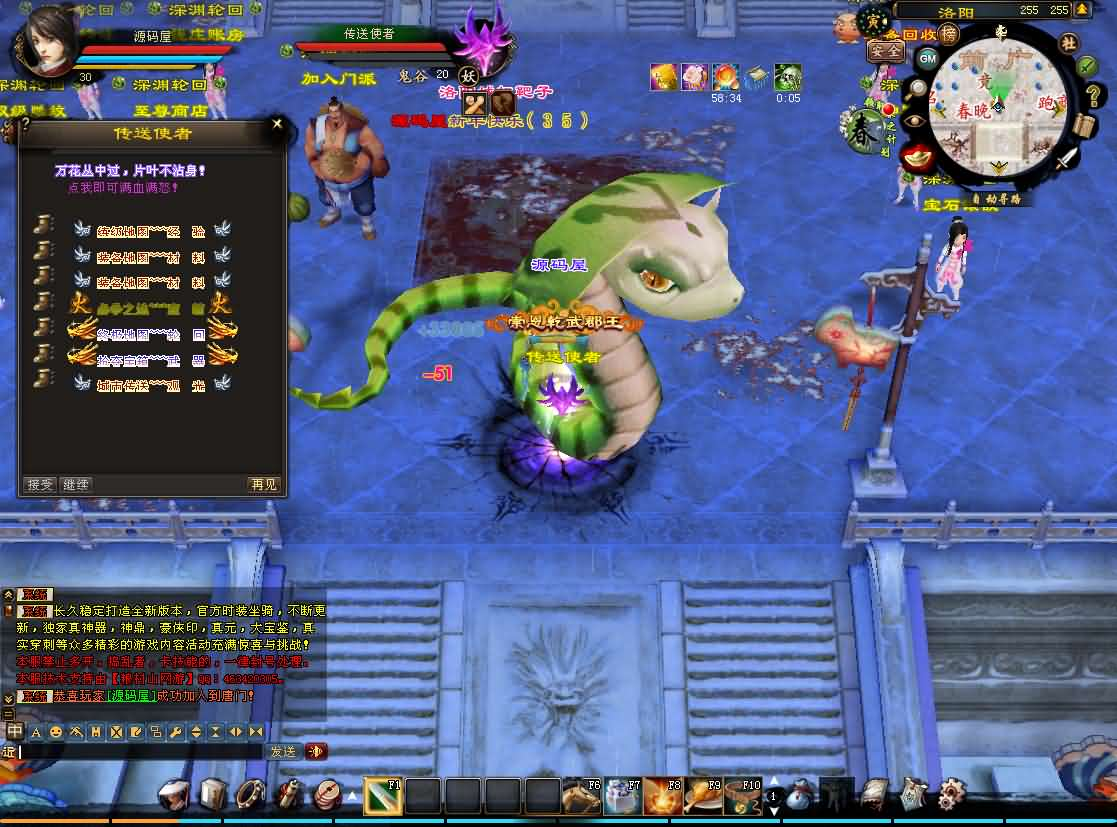Screen dimensions: 1117x827
Task: Activate the F1 green blade skill slot
Action: point(382,796)
